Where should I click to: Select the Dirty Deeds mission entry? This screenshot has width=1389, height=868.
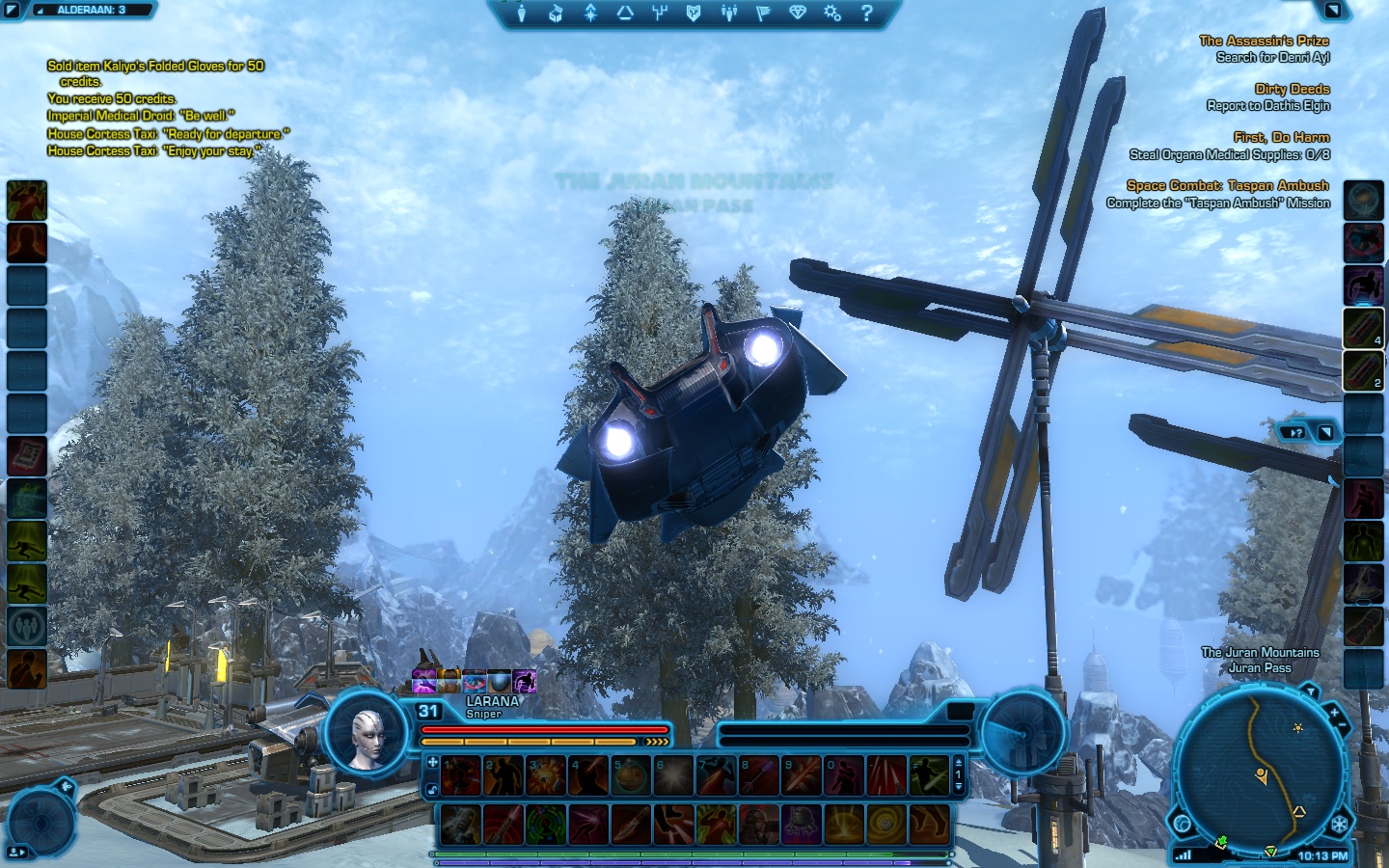1292,89
